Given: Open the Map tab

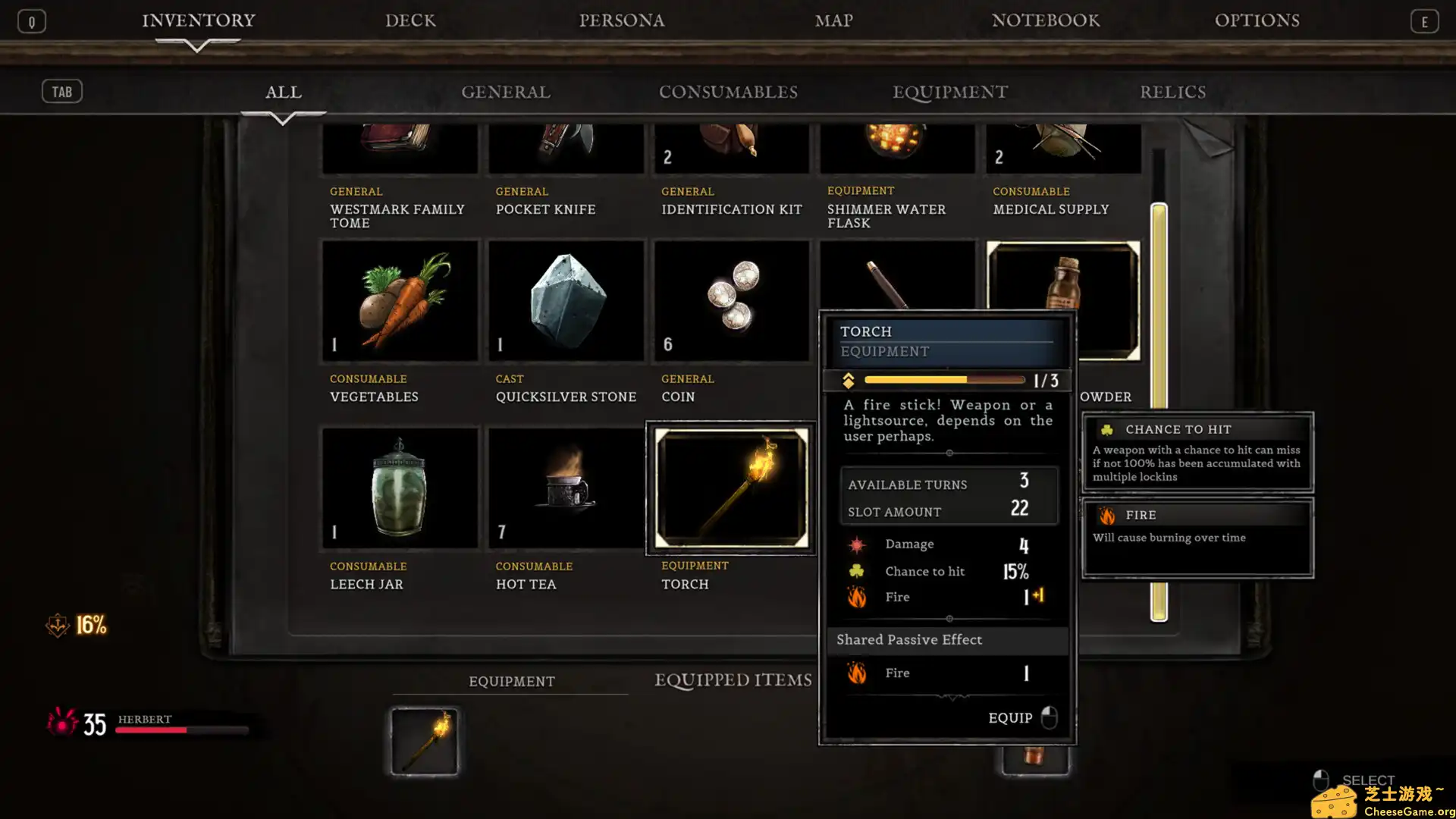Looking at the screenshot, I should coord(833,20).
